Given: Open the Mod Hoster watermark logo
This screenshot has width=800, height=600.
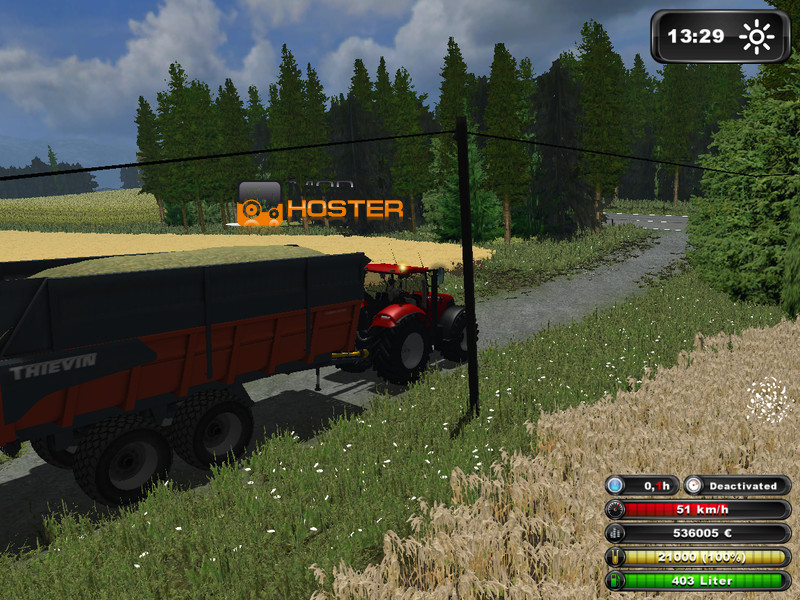Looking at the screenshot, I should pos(320,205).
